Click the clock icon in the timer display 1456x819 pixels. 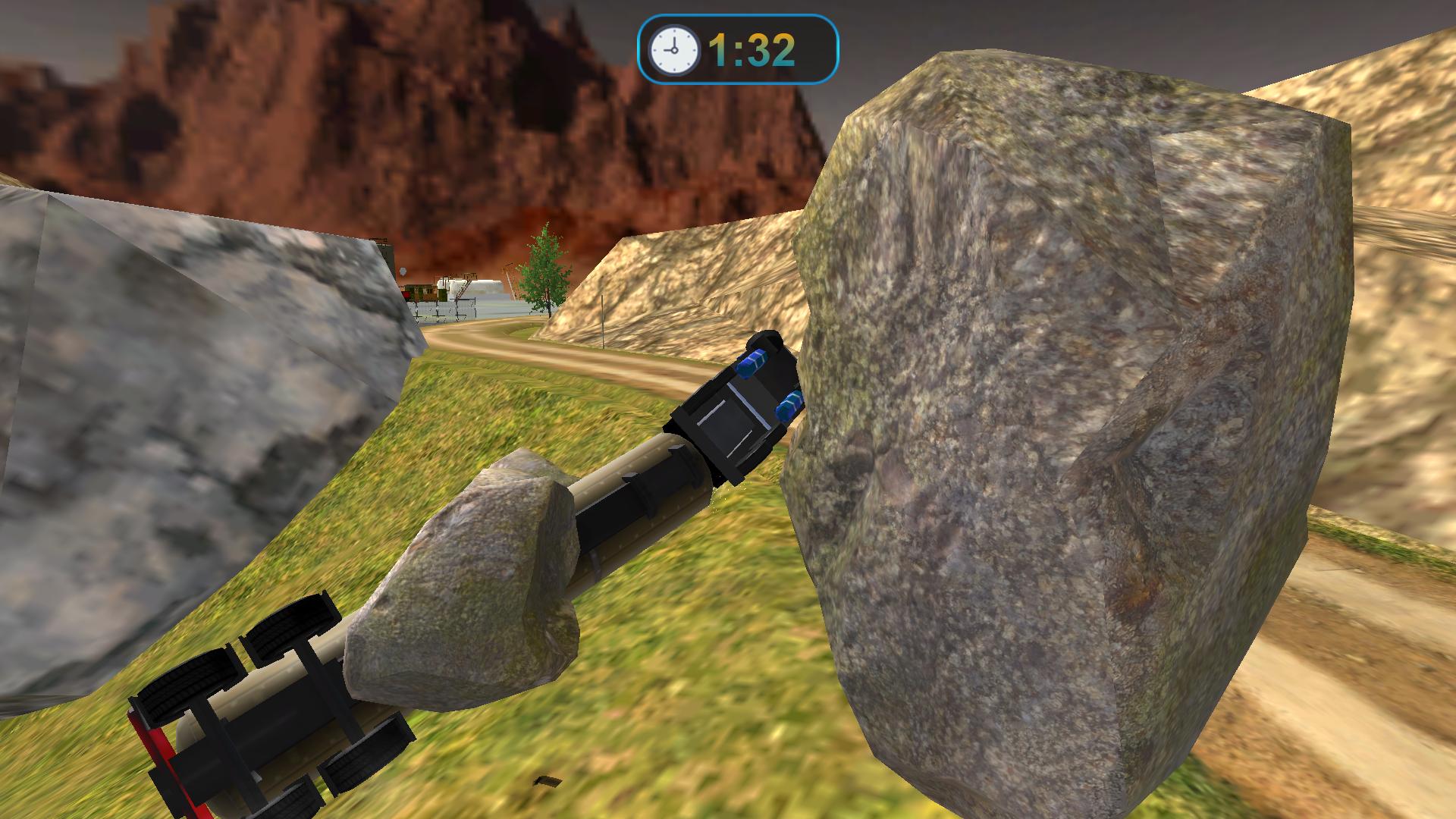pyautogui.click(x=673, y=48)
